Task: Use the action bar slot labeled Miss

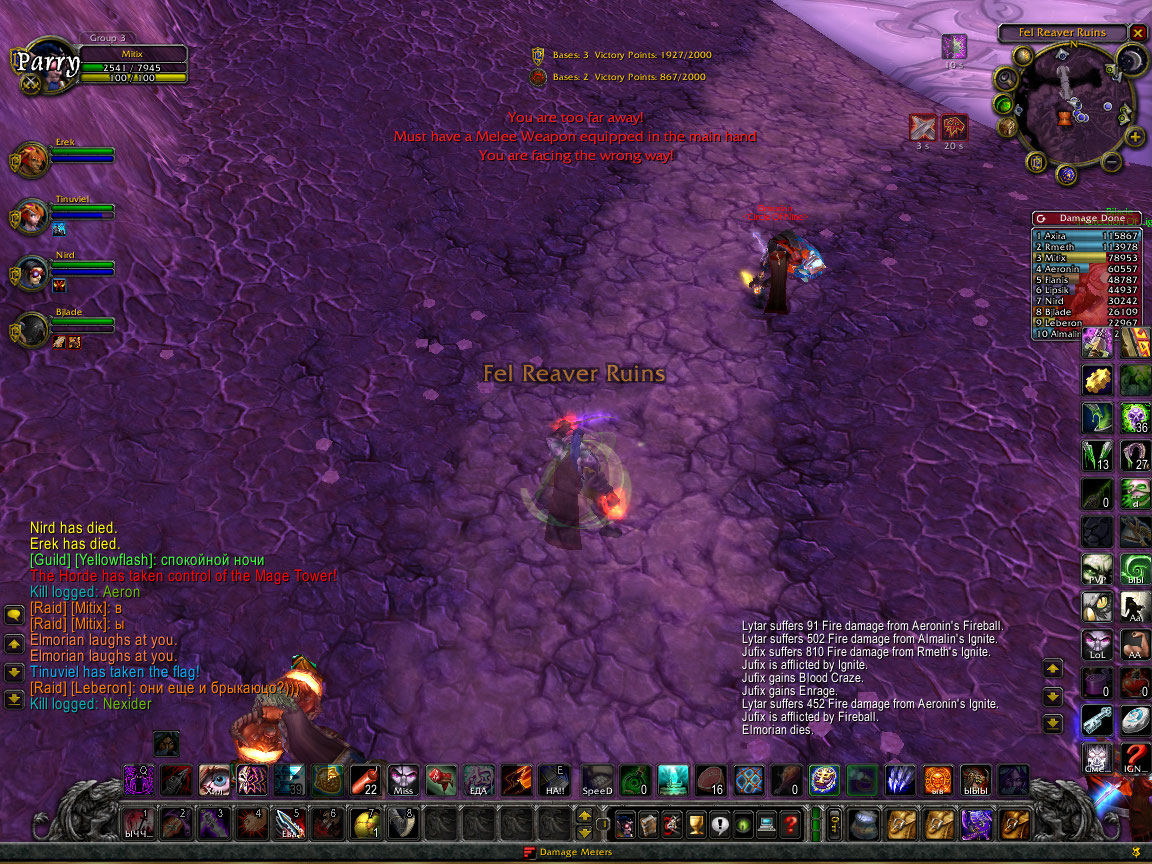Action: [x=404, y=780]
